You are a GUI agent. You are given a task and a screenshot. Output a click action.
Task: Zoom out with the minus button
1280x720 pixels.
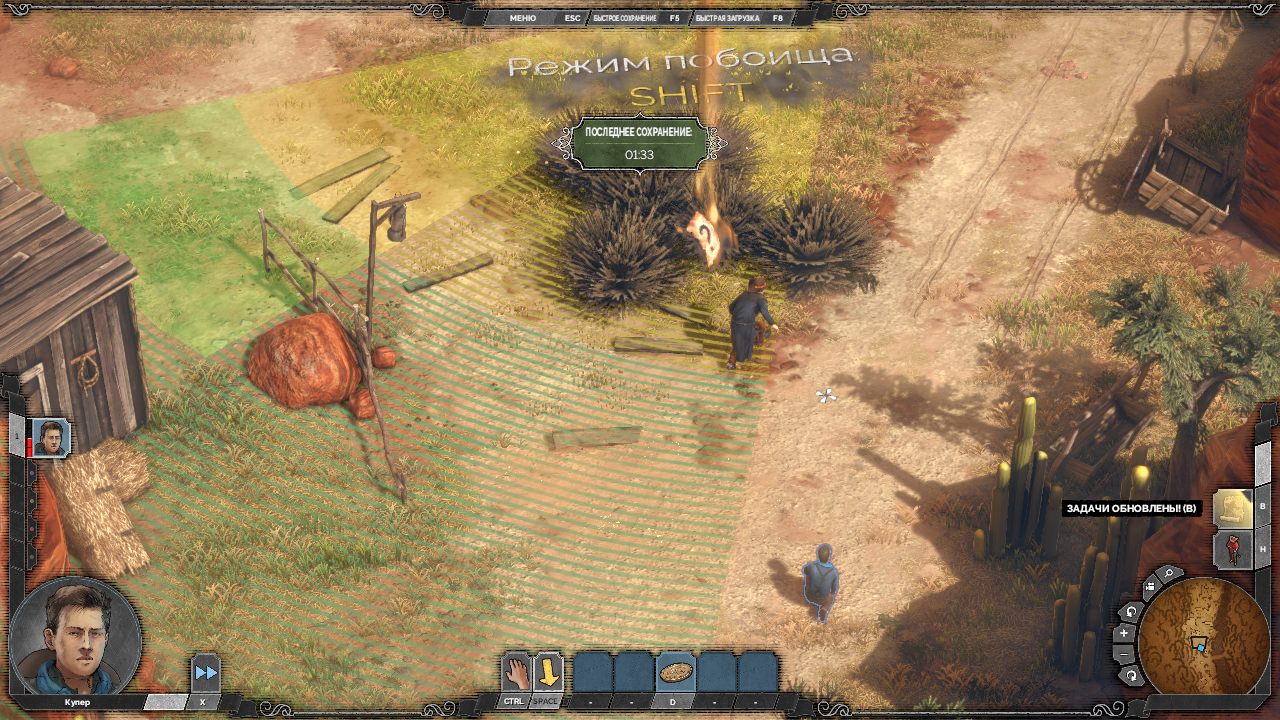1124,654
